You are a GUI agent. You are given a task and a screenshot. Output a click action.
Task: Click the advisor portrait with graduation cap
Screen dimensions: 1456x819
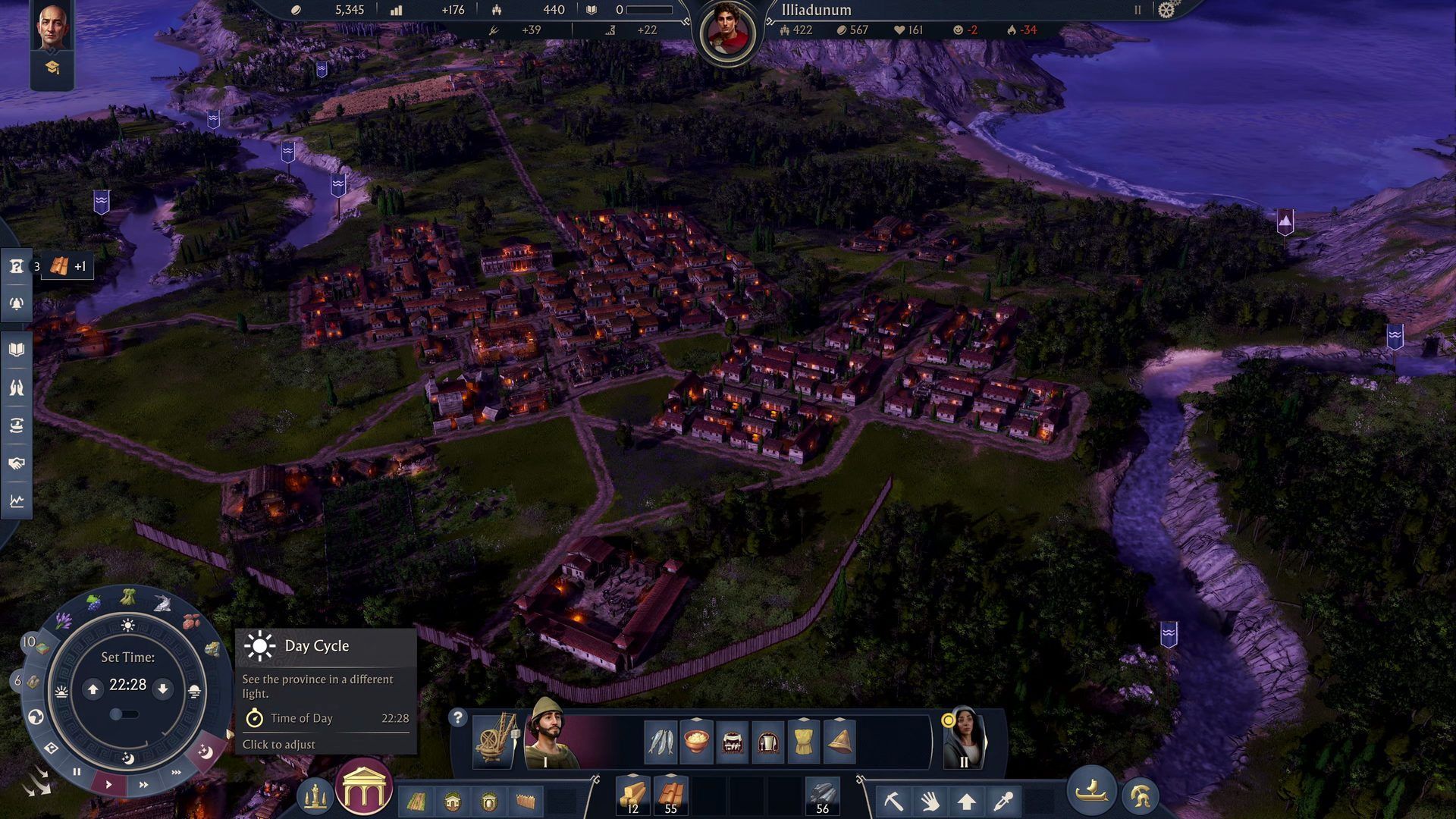pyautogui.click(x=52, y=45)
